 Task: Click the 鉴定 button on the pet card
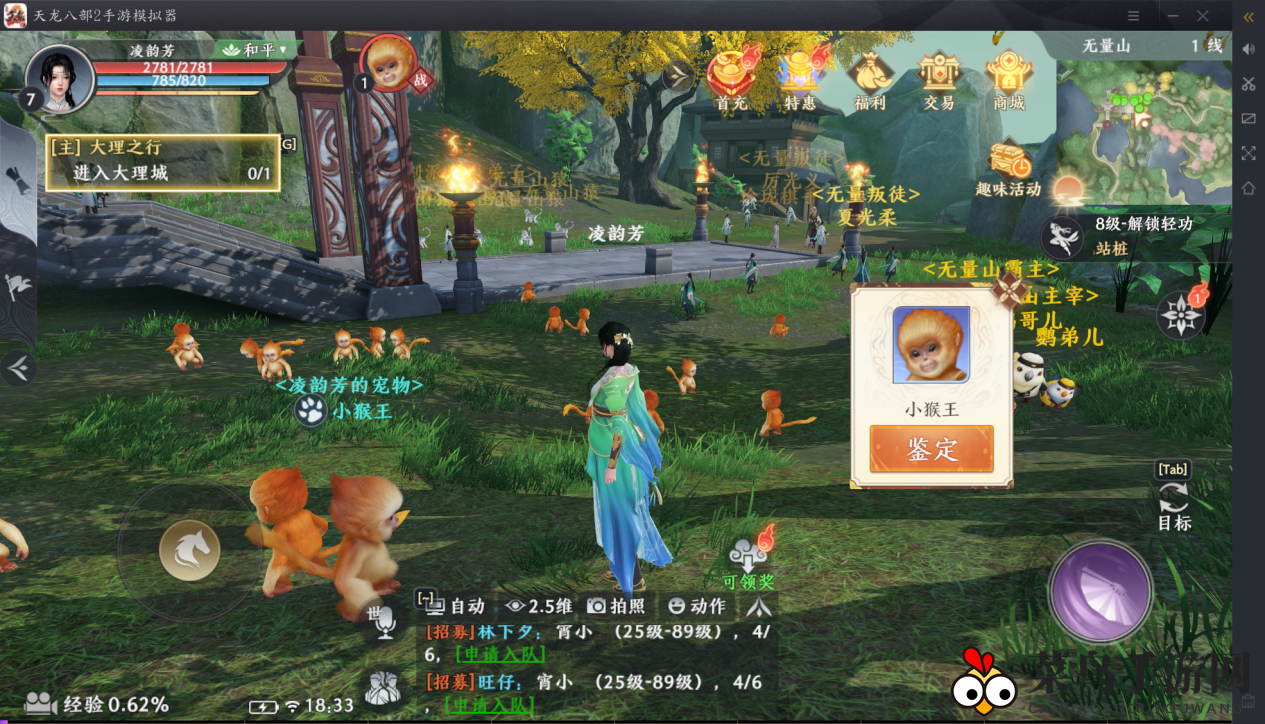pyautogui.click(x=931, y=449)
